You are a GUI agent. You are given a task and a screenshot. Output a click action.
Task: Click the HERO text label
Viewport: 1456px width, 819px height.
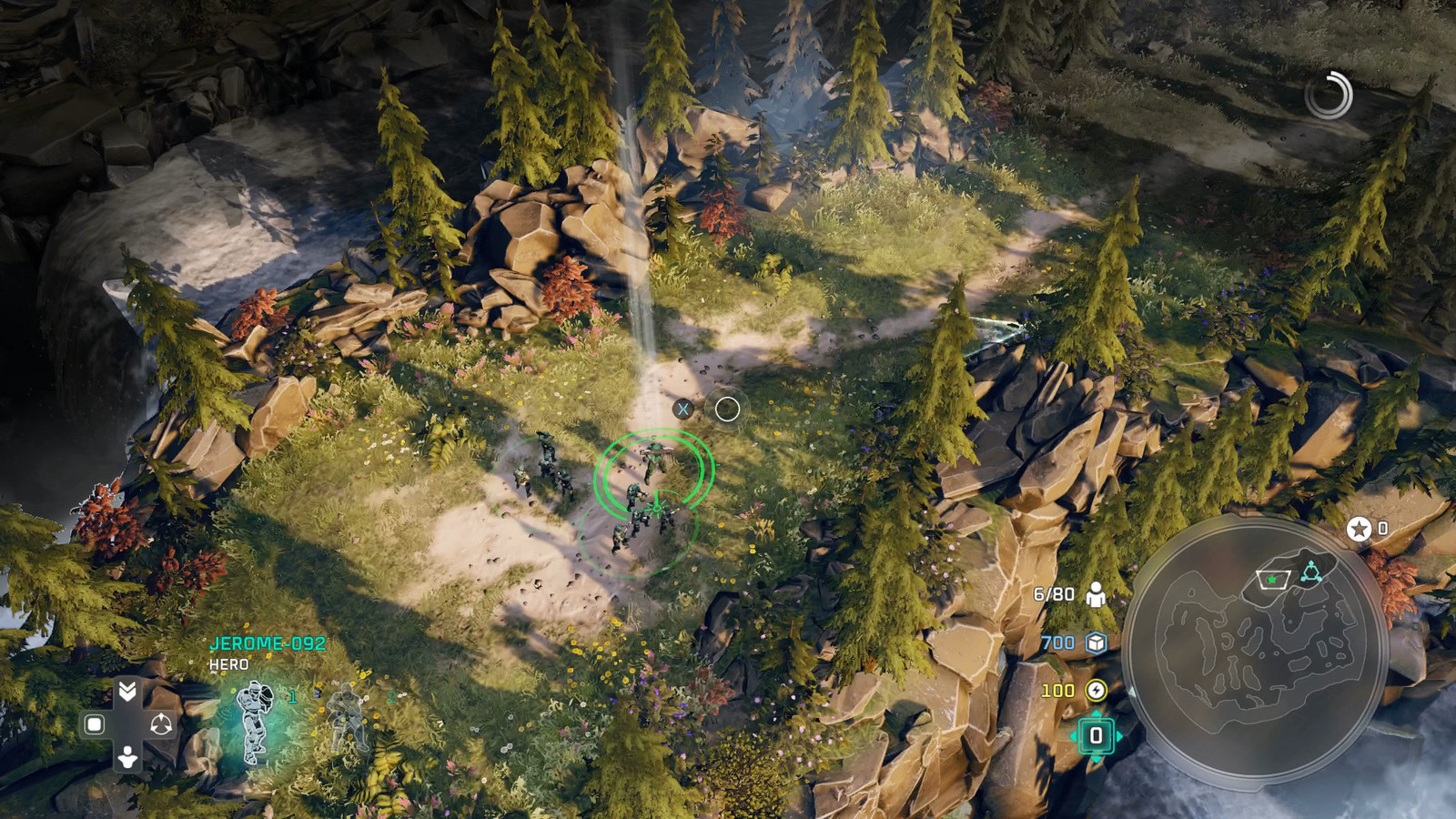point(227,664)
